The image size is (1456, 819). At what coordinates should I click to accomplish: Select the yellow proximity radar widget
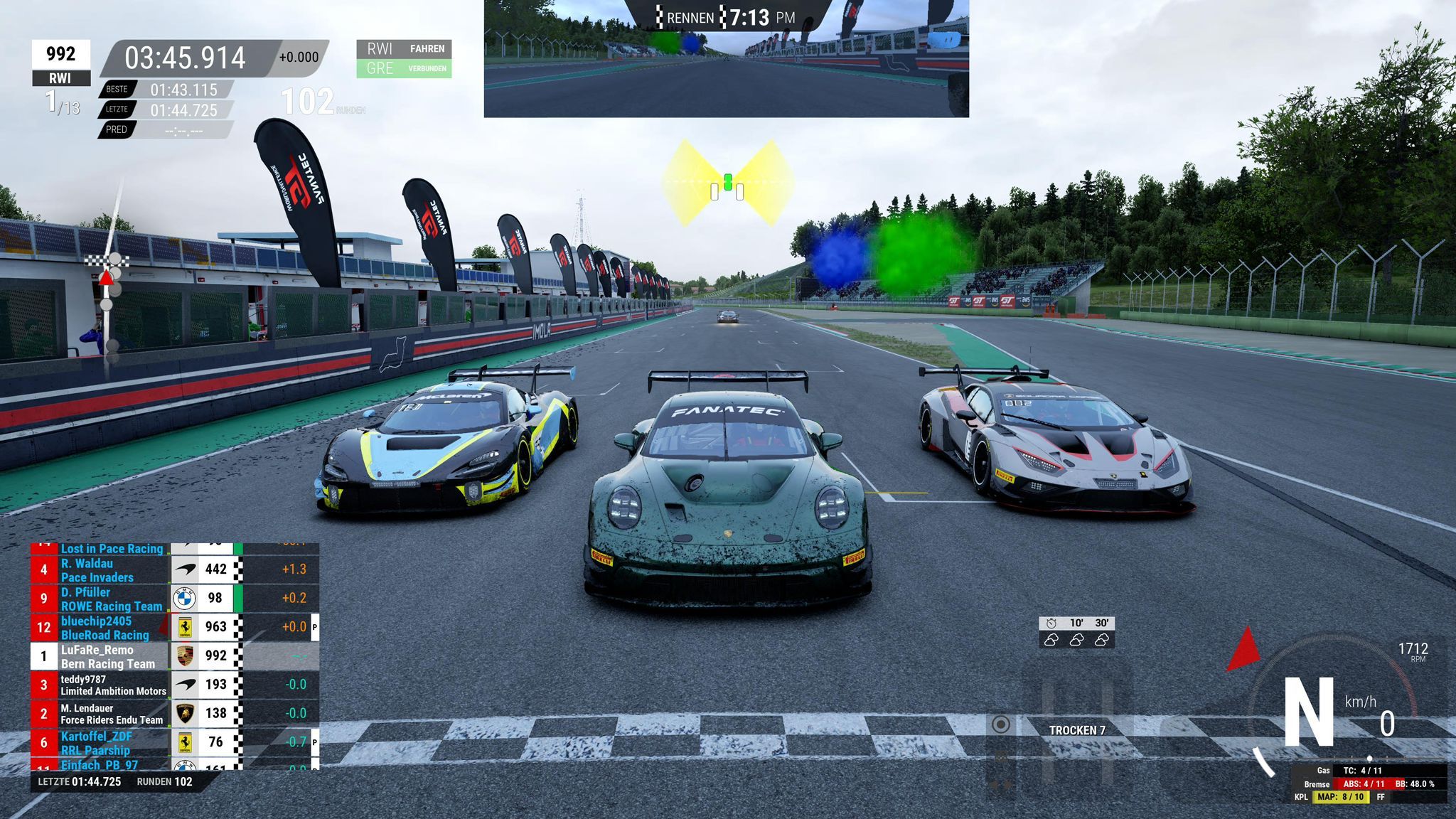(x=727, y=183)
